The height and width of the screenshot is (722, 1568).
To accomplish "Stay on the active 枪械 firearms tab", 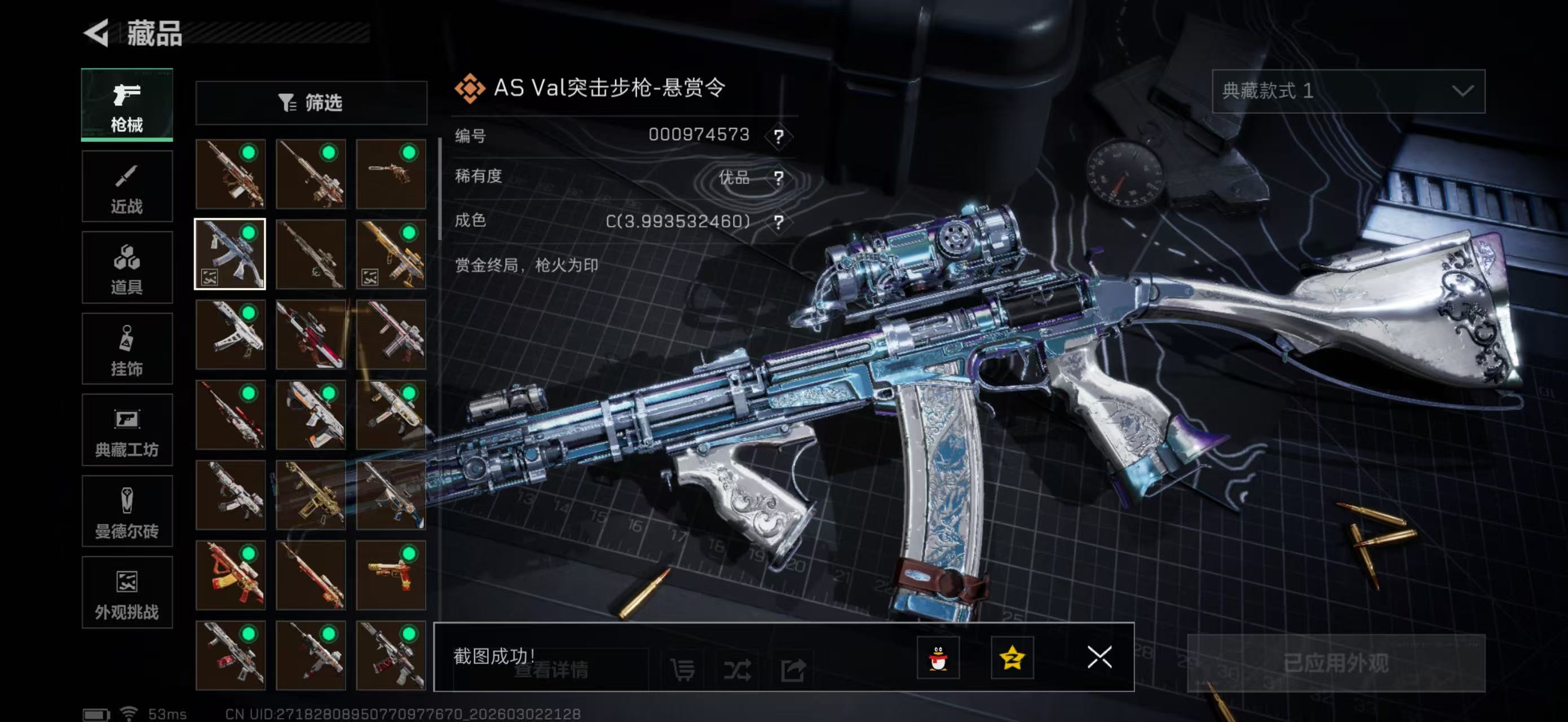I will click(127, 105).
